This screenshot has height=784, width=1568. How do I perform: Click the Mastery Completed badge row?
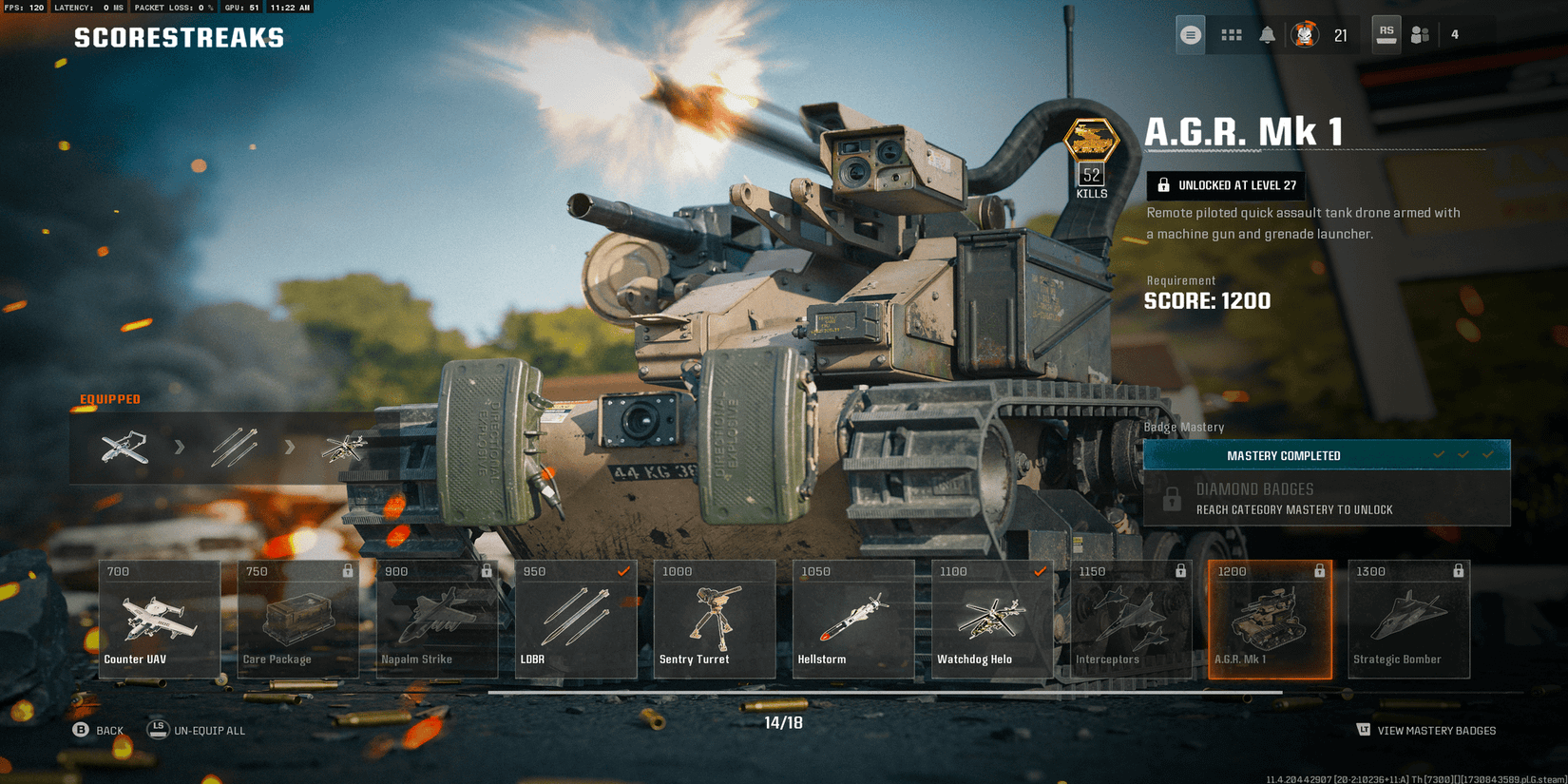click(1326, 454)
